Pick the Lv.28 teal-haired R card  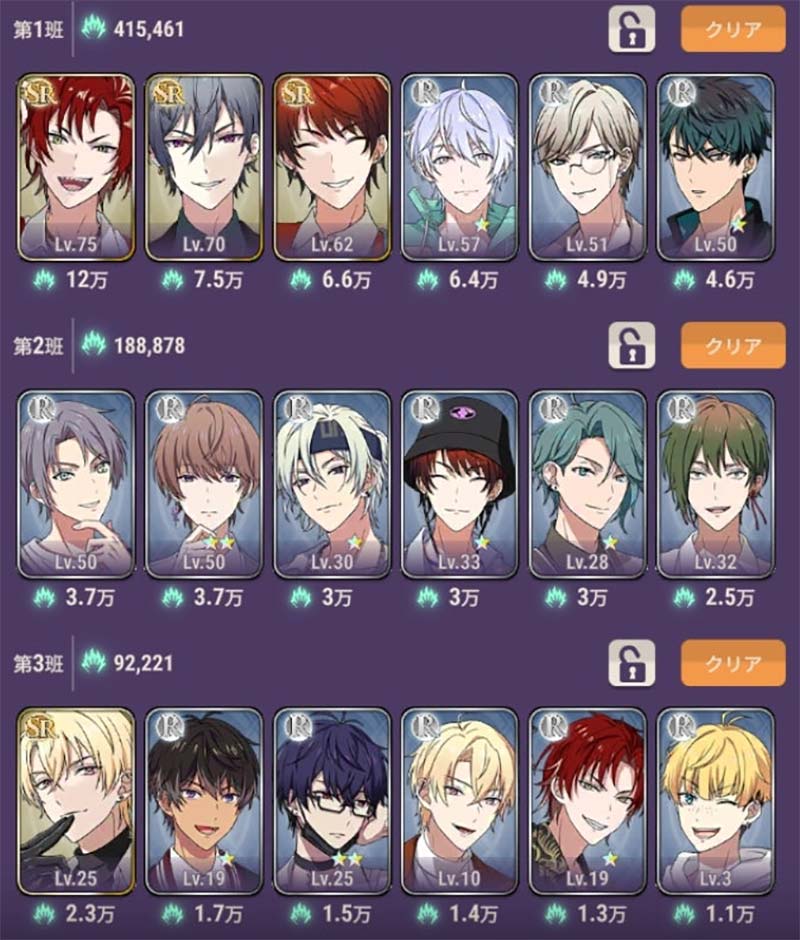point(588,484)
